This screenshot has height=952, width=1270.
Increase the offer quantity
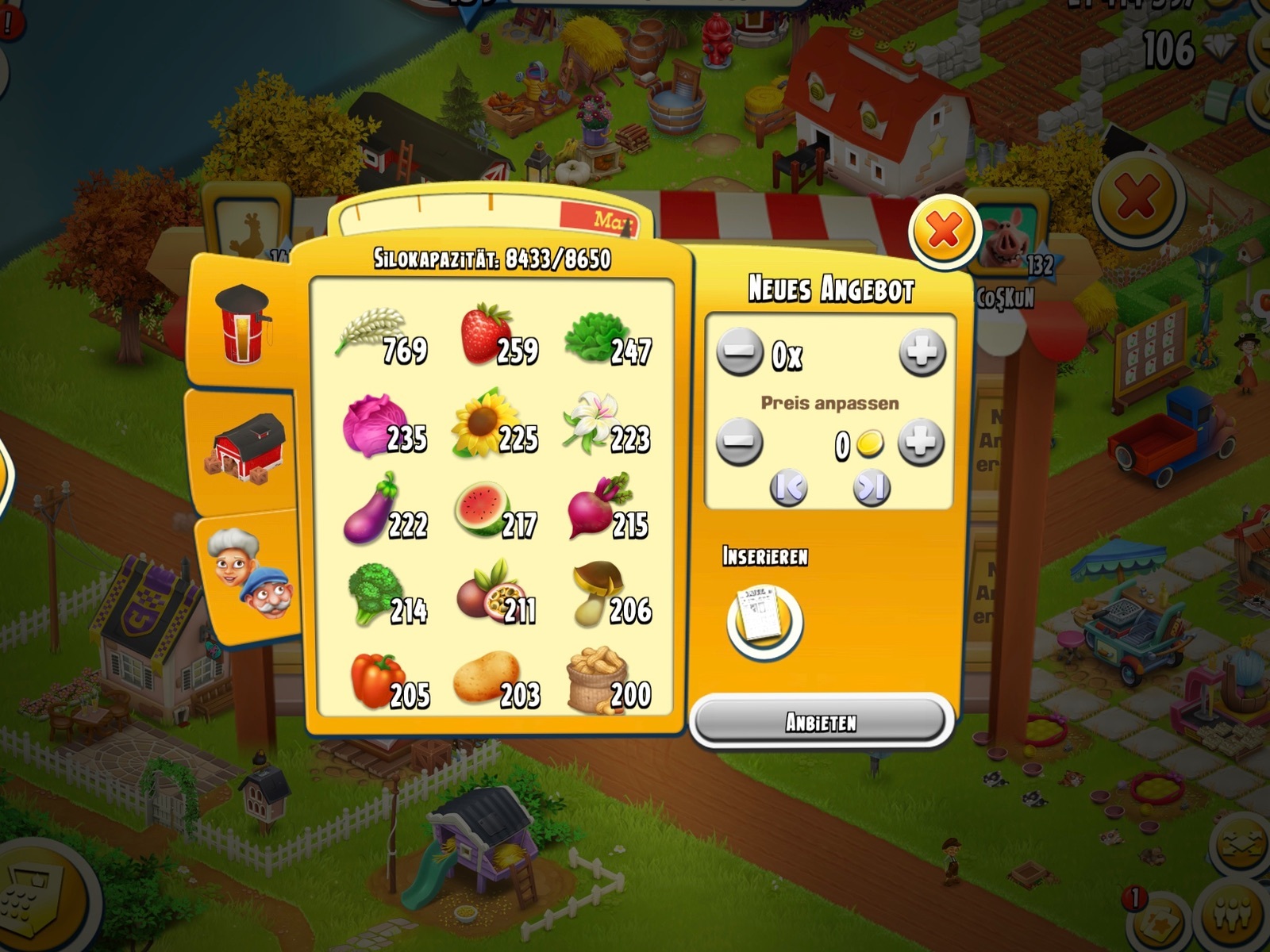[922, 352]
